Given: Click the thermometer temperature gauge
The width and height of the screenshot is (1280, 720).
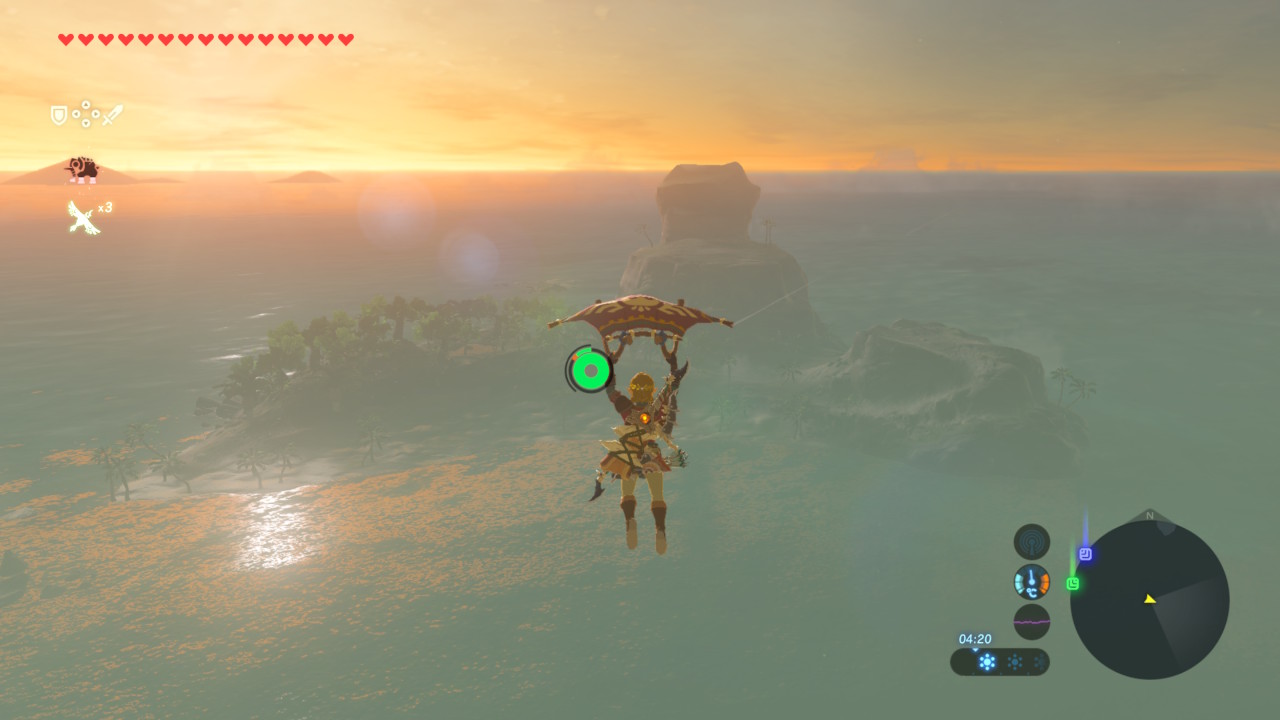Looking at the screenshot, I should (1032, 582).
